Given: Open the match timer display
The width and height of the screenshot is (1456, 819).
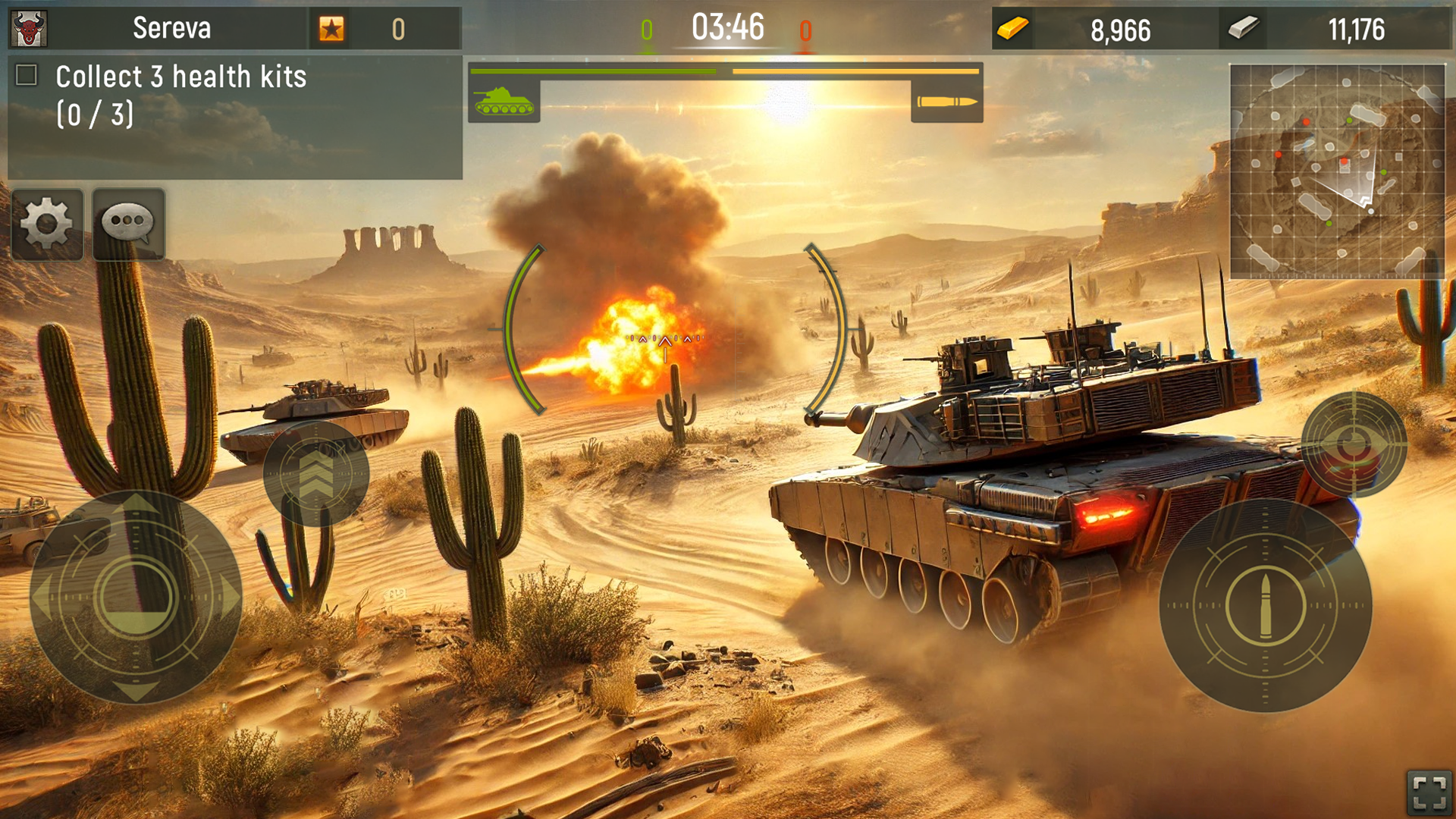Looking at the screenshot, I should [724, 29].
